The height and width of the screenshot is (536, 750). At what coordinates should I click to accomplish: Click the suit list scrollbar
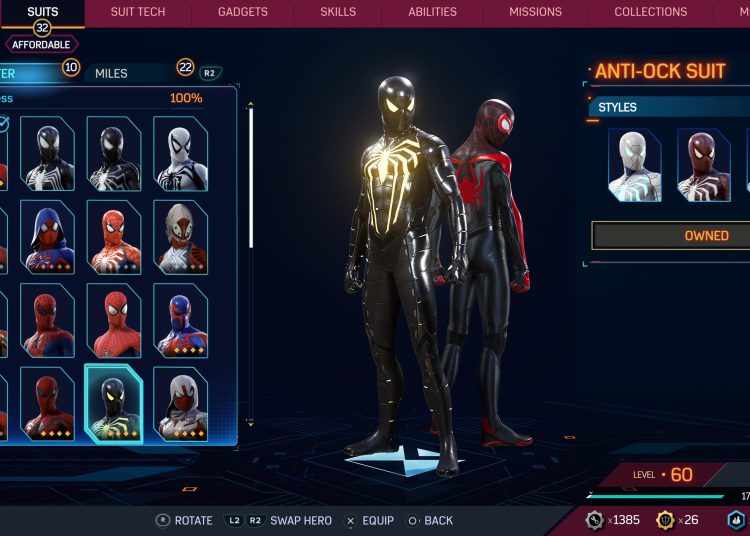coord(251,175)
